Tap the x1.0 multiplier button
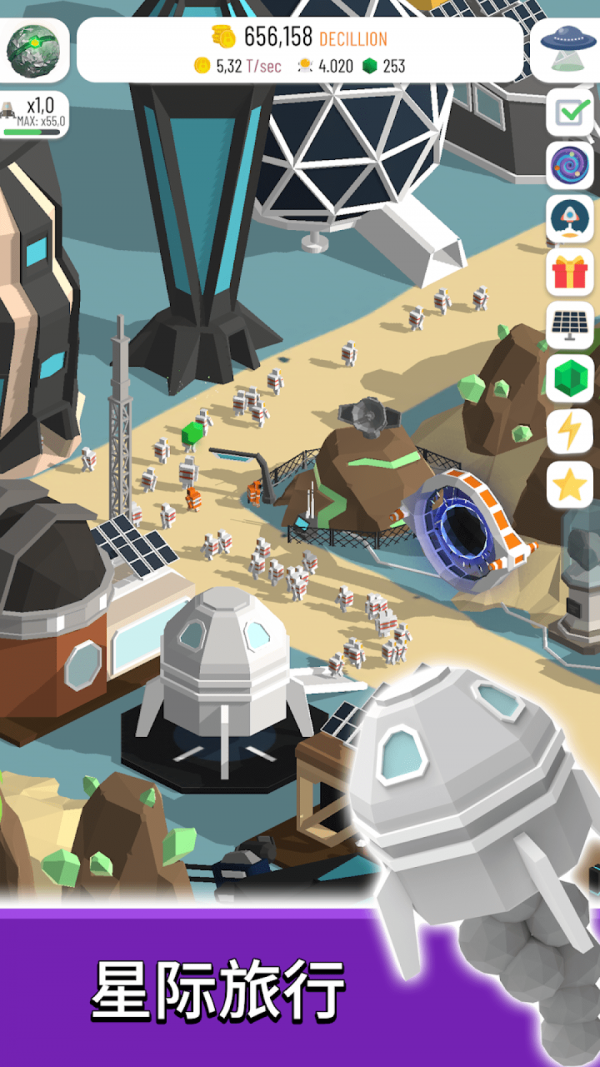Screen dimensions: 600x1067 [x=35, y=114]
